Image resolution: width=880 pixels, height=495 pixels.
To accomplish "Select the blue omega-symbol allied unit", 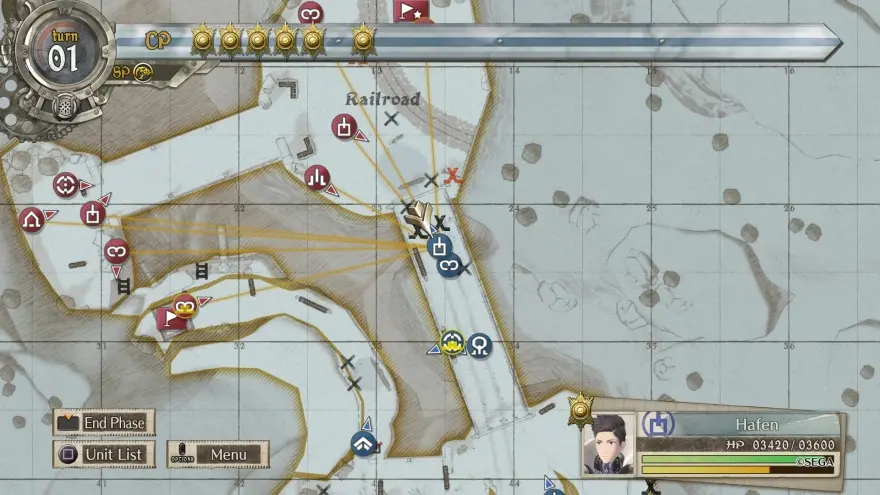I will click(x=480, y=346).
